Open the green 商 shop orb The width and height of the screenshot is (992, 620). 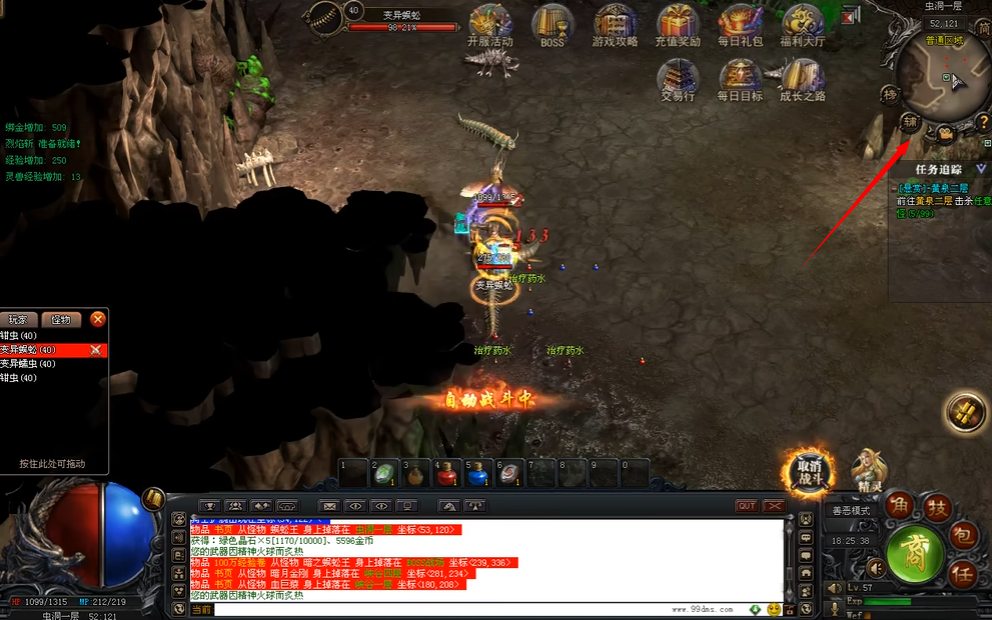coord(915,551)
